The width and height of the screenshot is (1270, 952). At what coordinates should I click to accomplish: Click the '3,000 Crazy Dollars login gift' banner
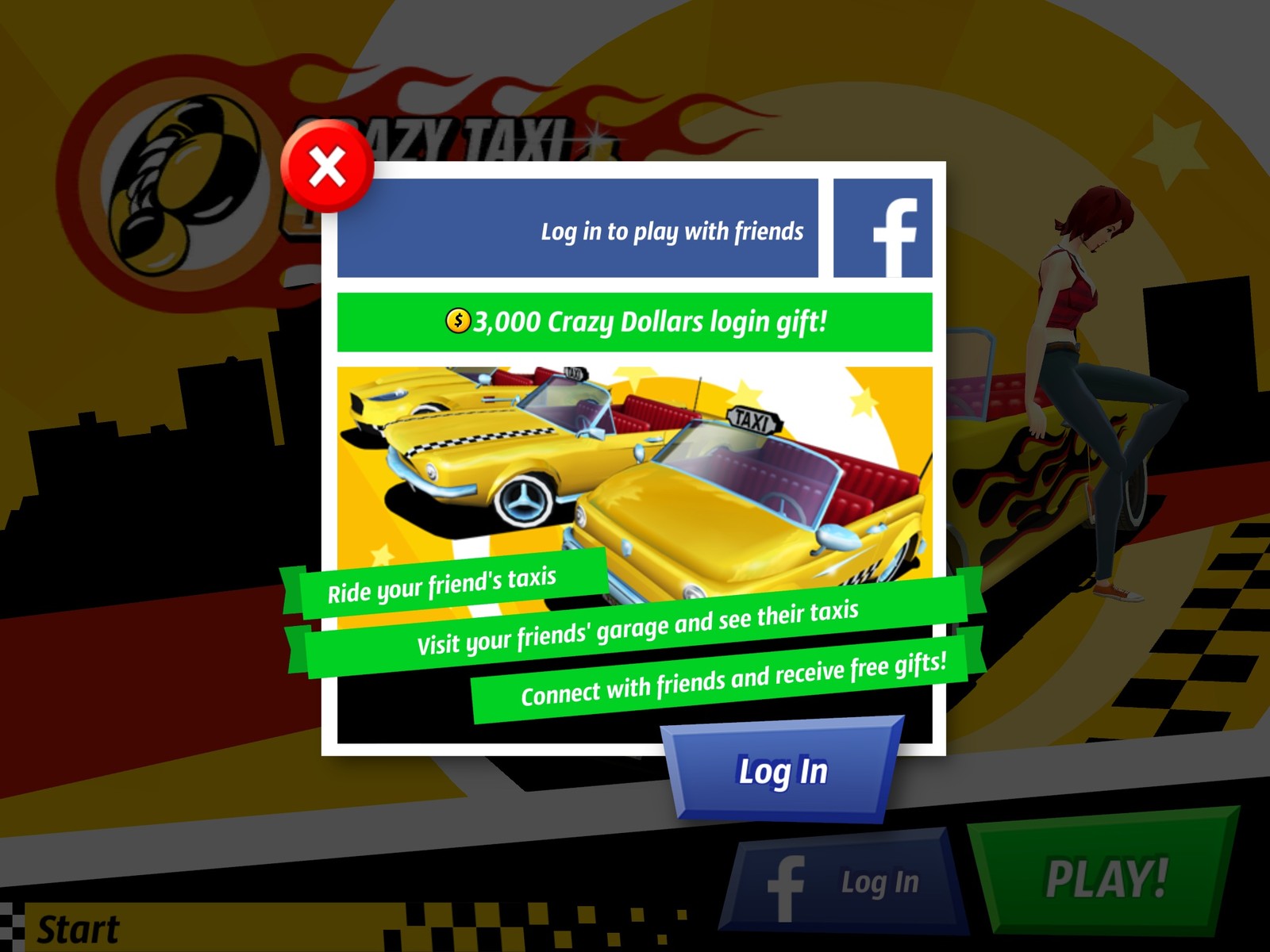[635, 321]
